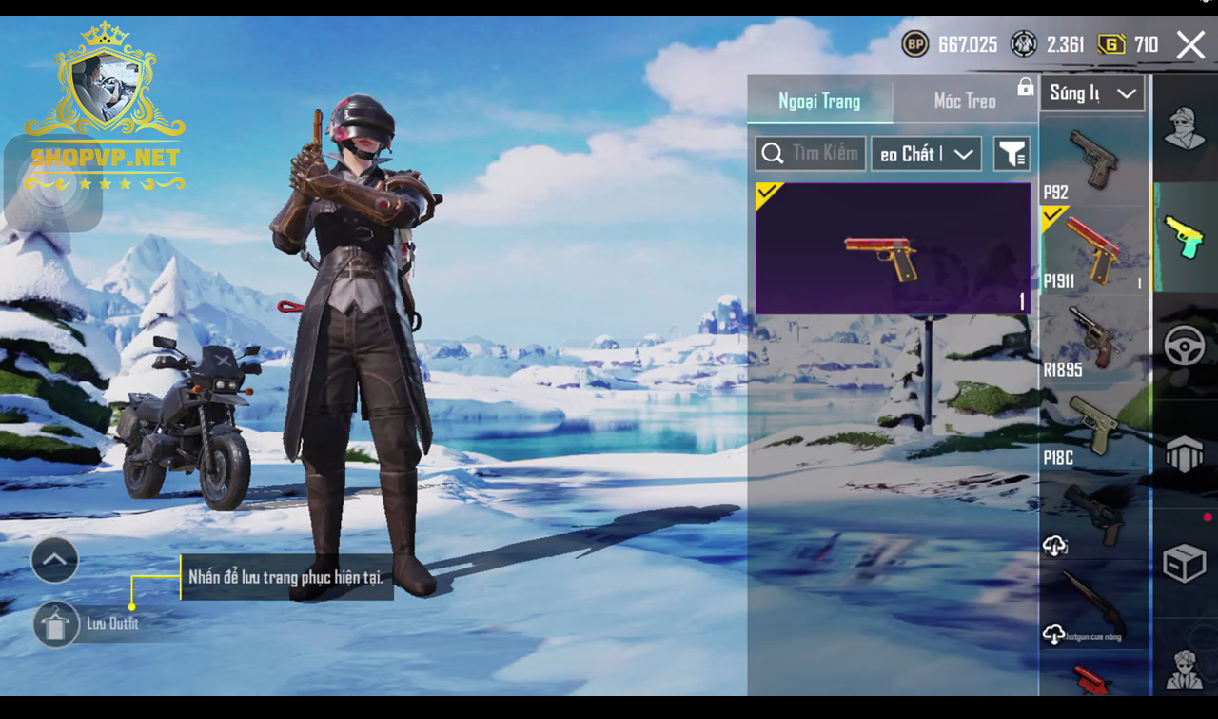Open the gun skins category icon
This screenshot has width=1218, height=719.
coord(1185,237)
